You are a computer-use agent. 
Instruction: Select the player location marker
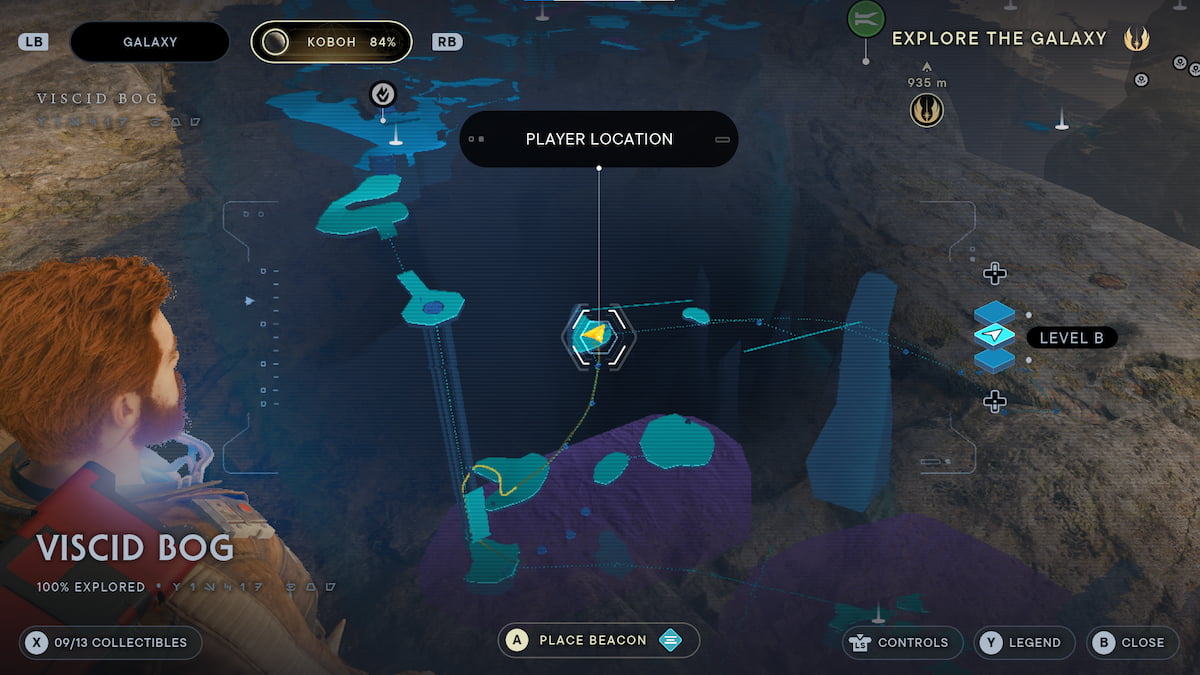click(x=597, y=335)
